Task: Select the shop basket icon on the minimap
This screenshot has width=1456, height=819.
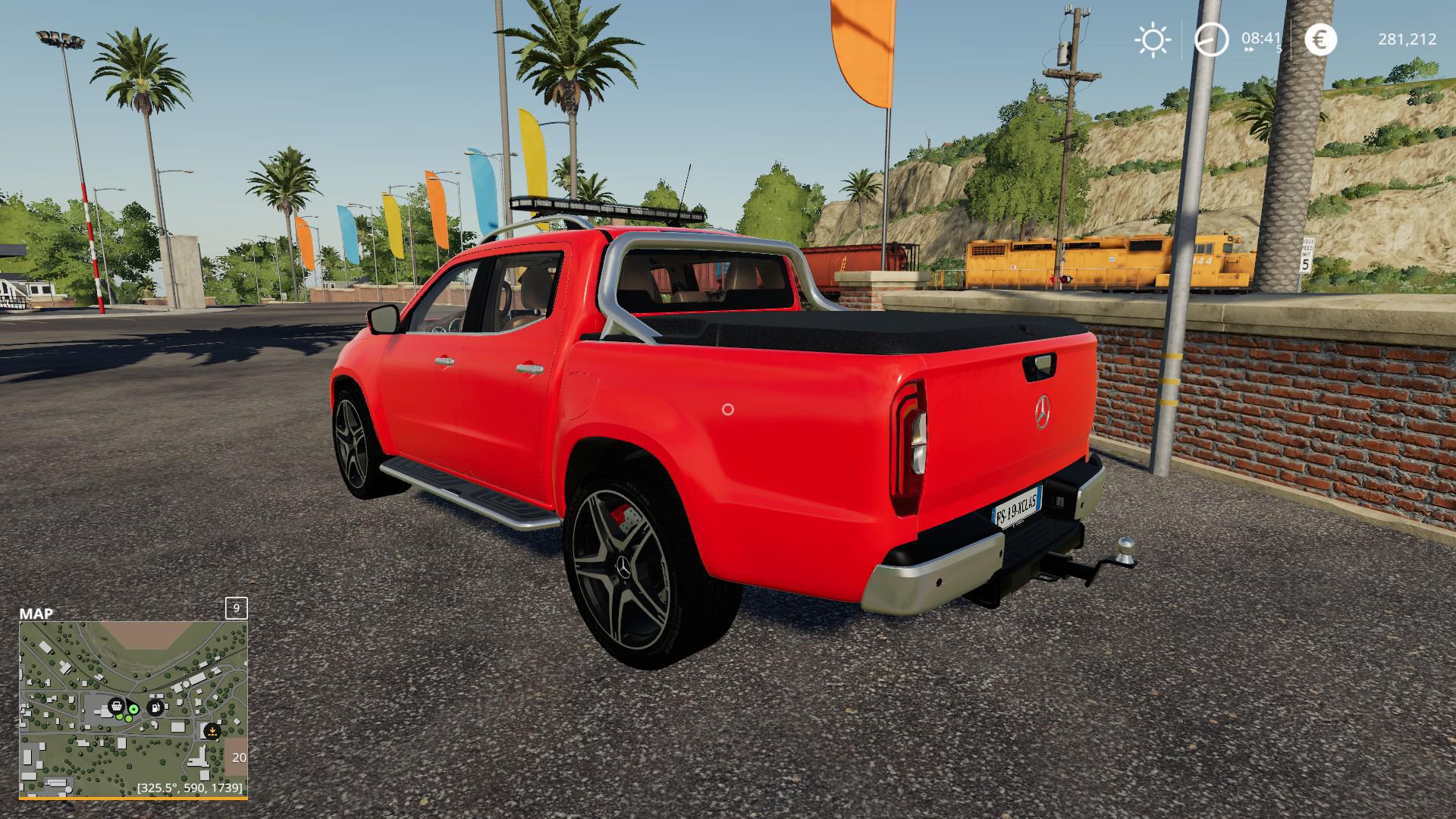Action: click(116, 706)
